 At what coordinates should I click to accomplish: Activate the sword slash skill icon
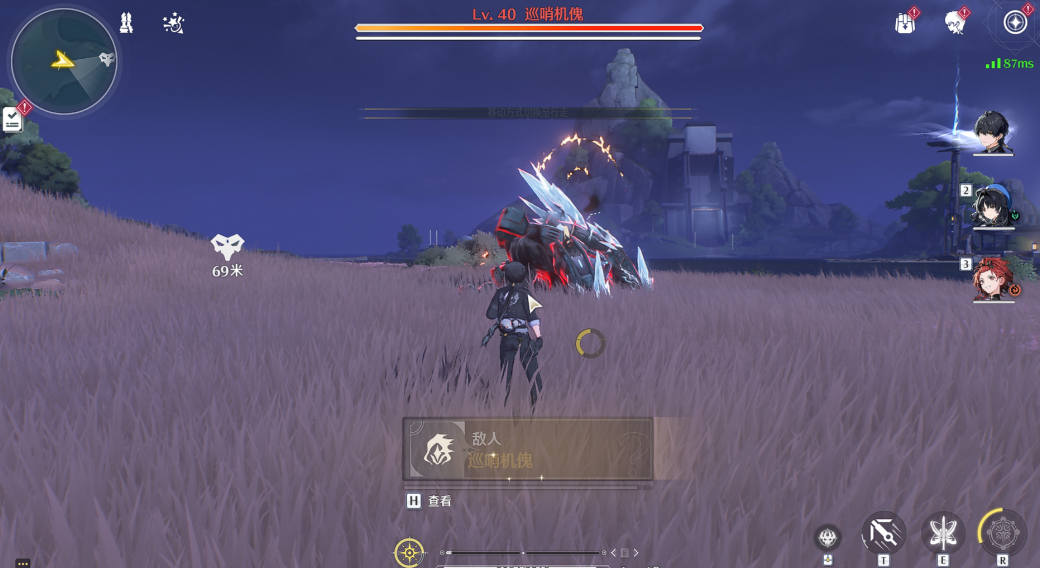pyautogui.click(x=884, y=533)
